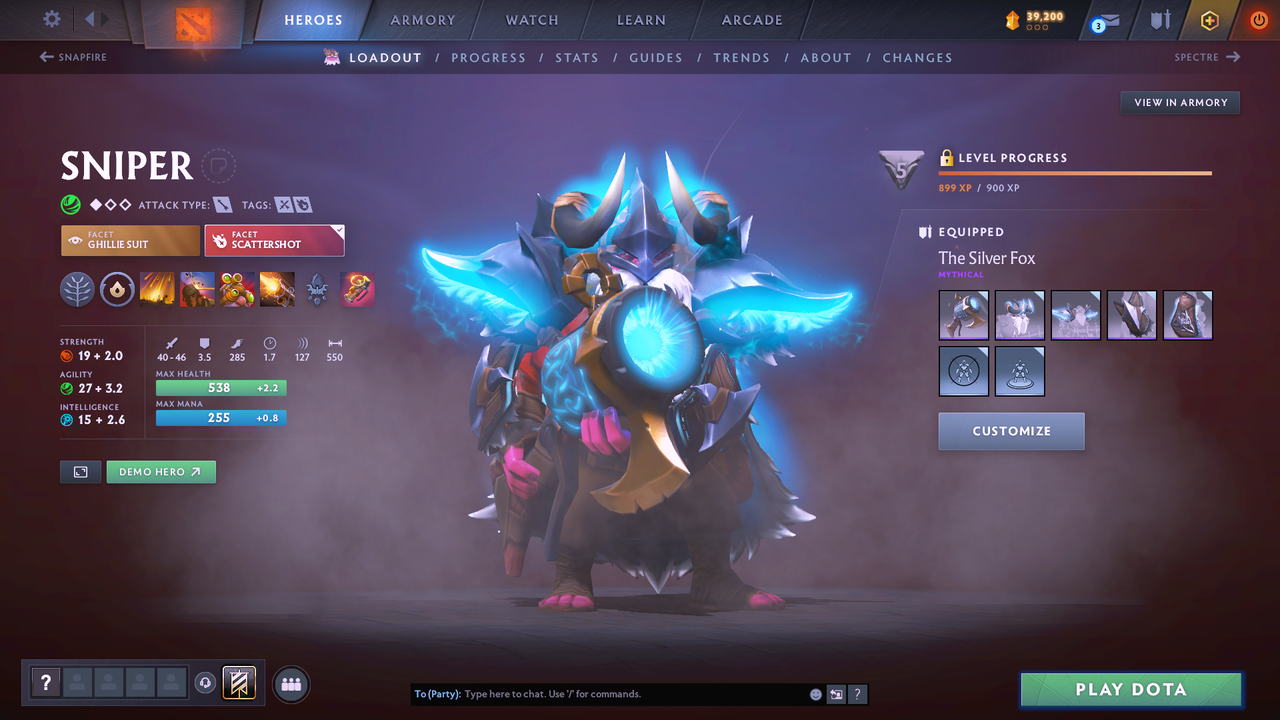
Task: Switch to the STATS tab
Action: pyautogui.click(x=577, y=57)
